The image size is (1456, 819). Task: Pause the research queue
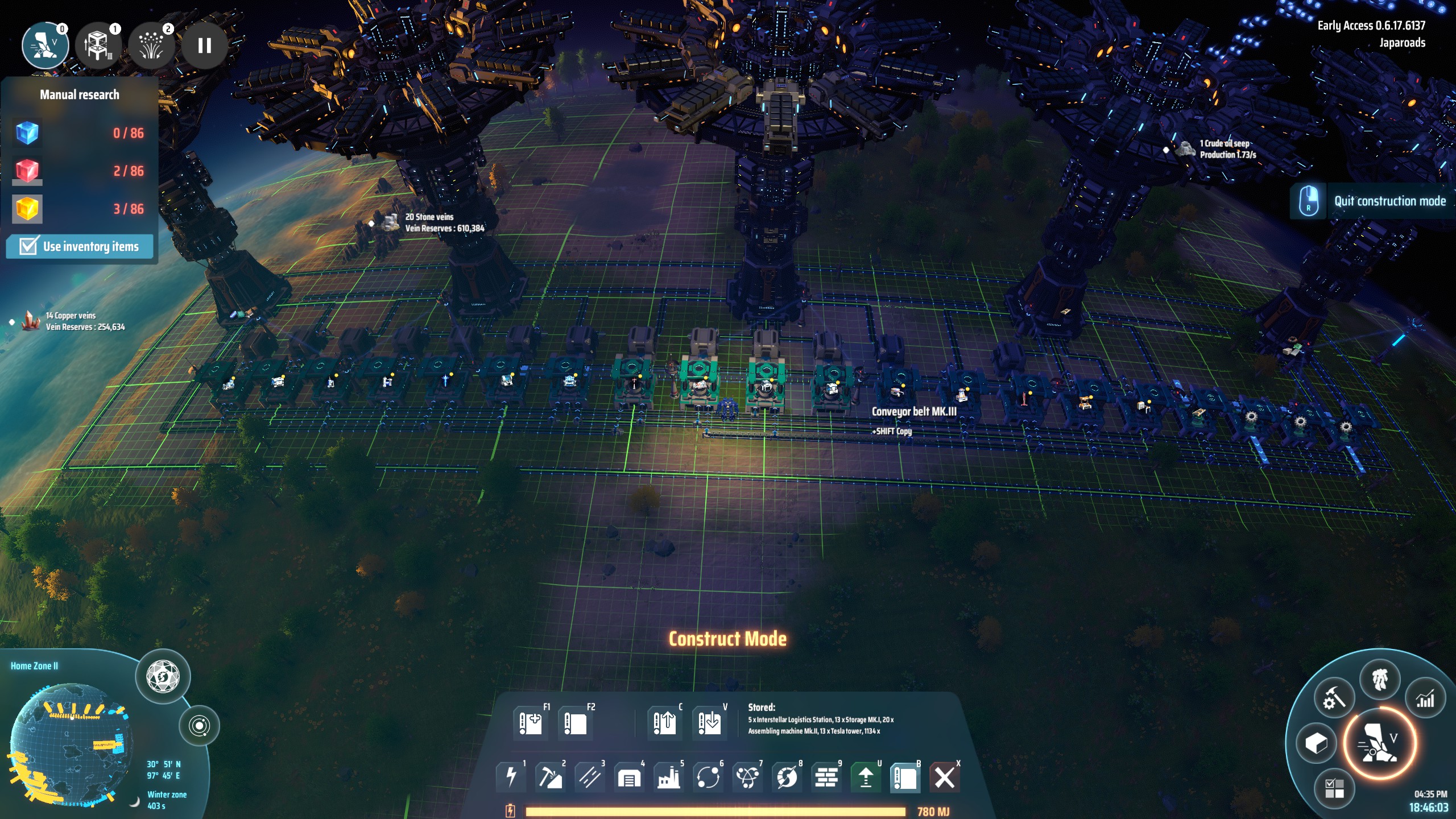click(204, 45)
